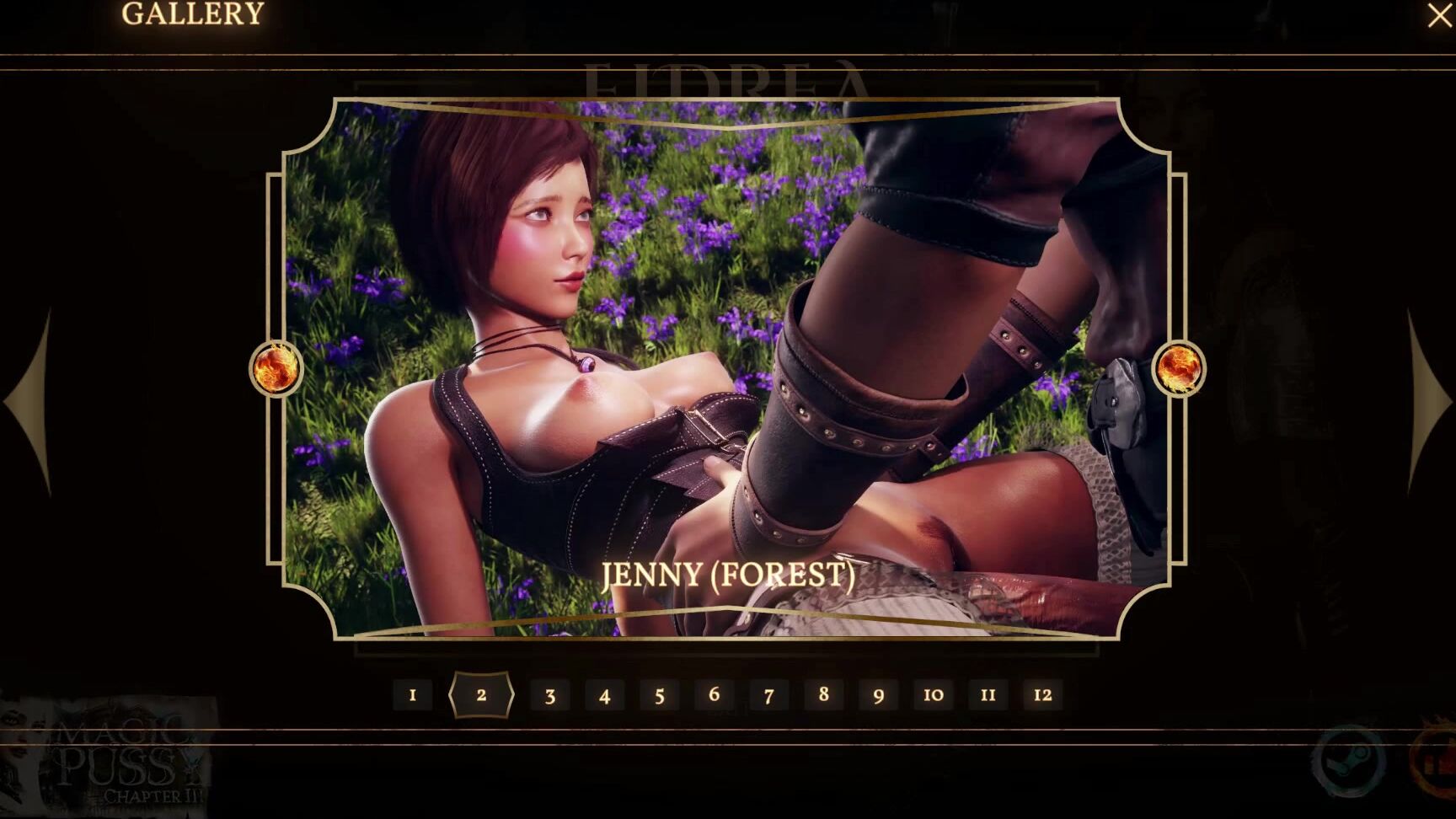The height and width of the screenshot is (819, 1456).
Task: Click the GALLERY heading at the top
Action: click(x=193, y=13)
